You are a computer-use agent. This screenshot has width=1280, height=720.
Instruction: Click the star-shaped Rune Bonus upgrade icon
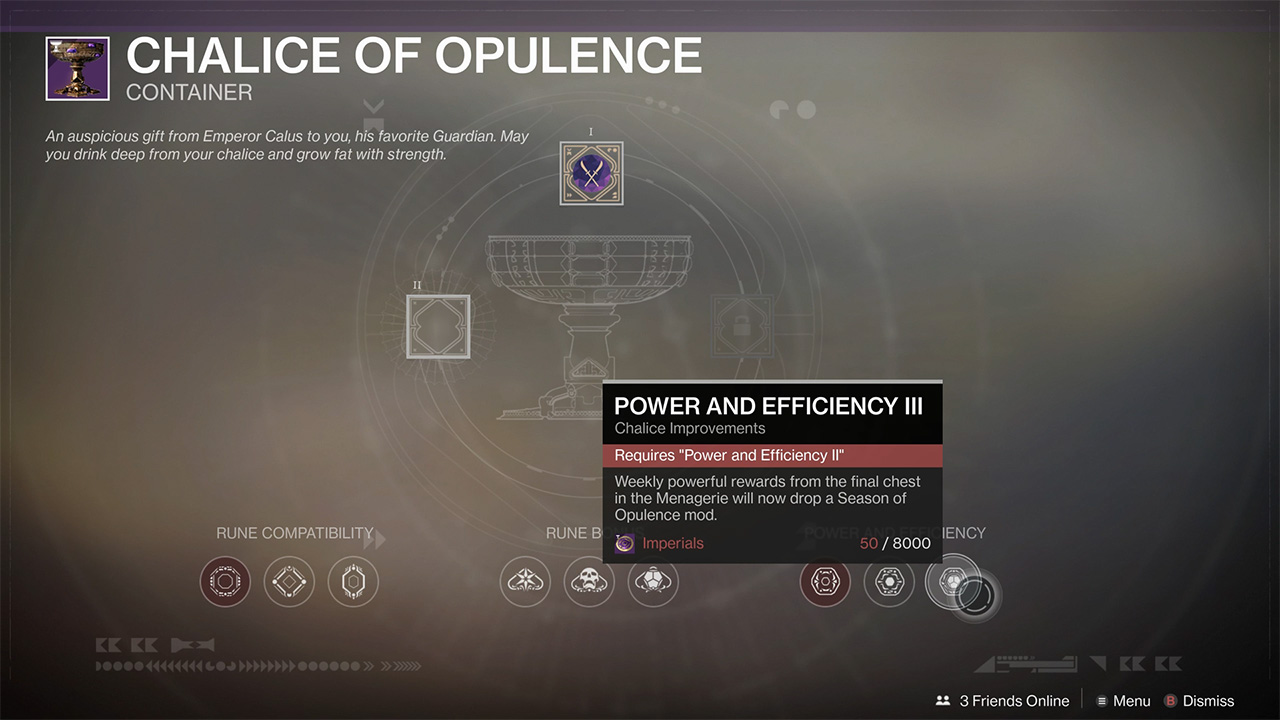point(525,581)
